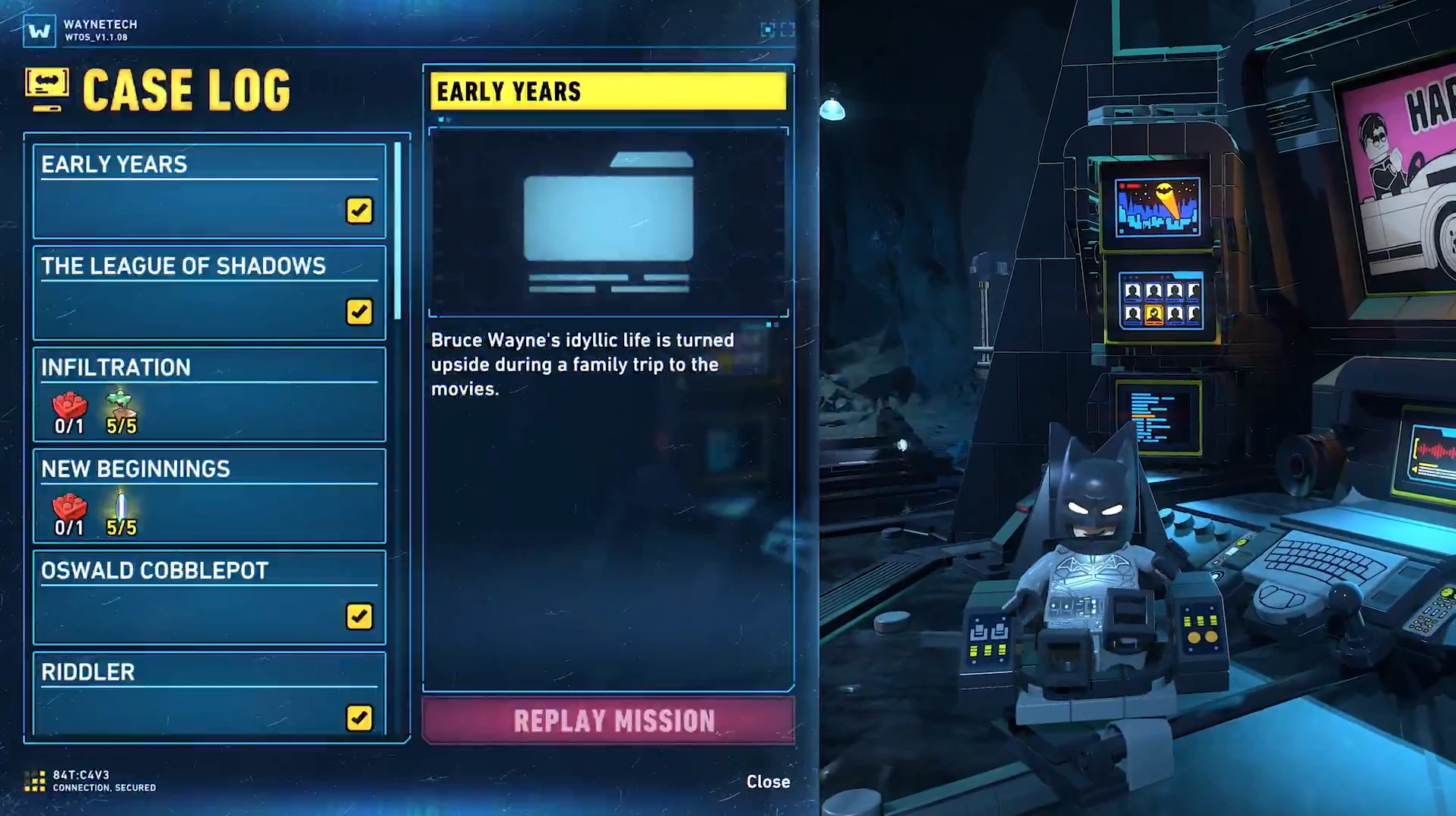Select the Riddler case entry

click(x=209, y=694)
